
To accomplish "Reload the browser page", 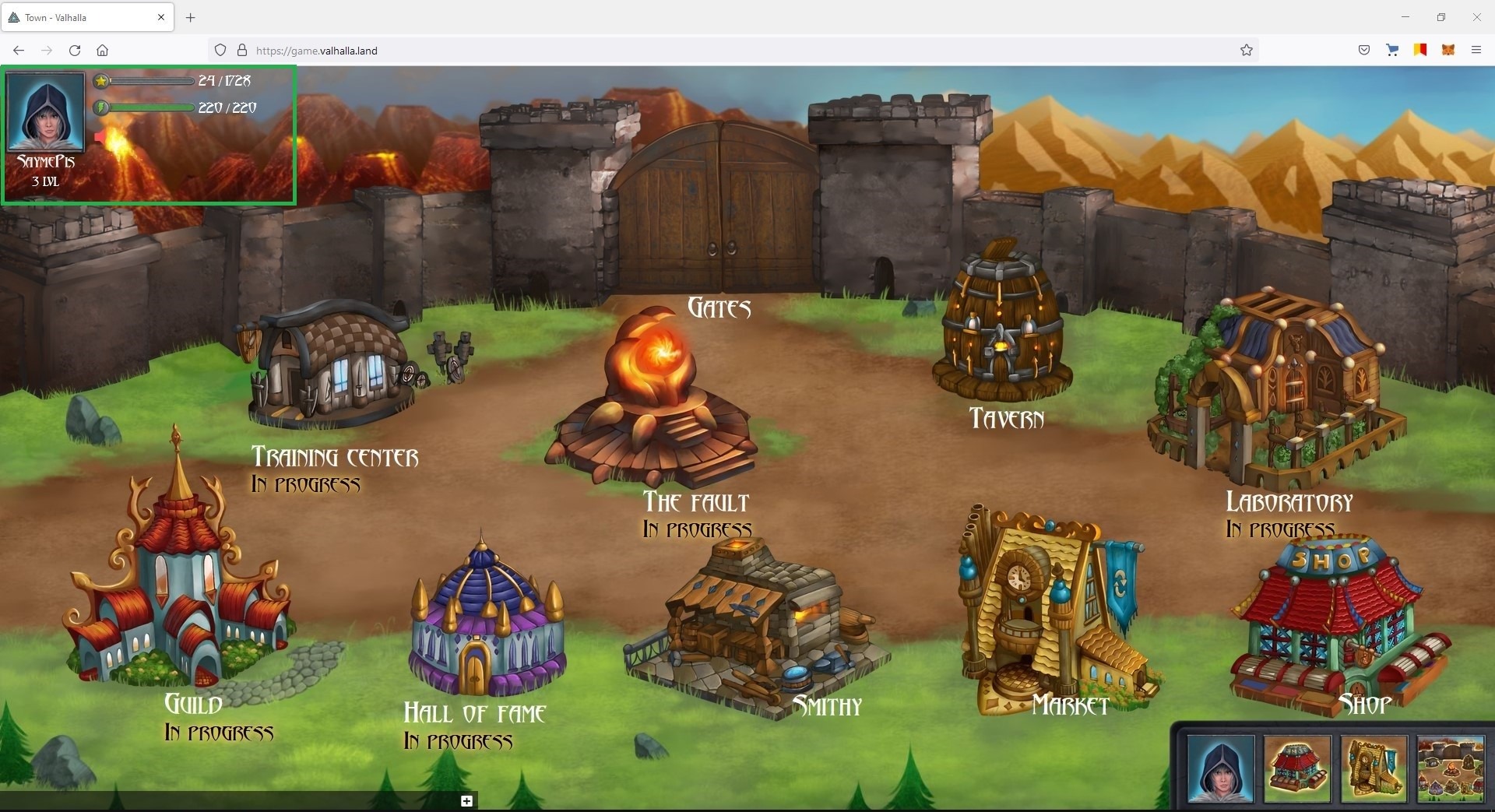I will [x=75, y=51].
